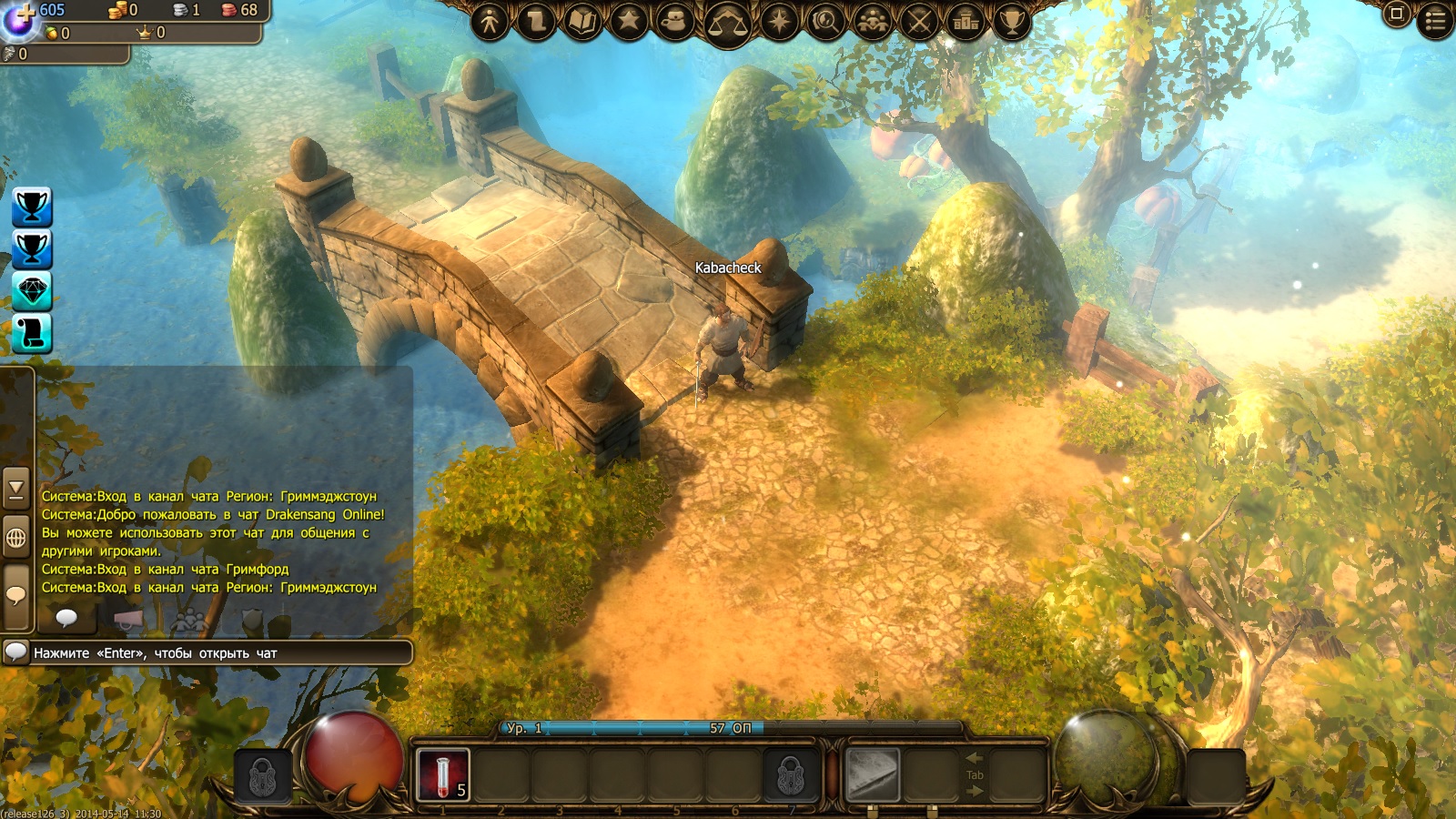Open the book icon menu

582,20
